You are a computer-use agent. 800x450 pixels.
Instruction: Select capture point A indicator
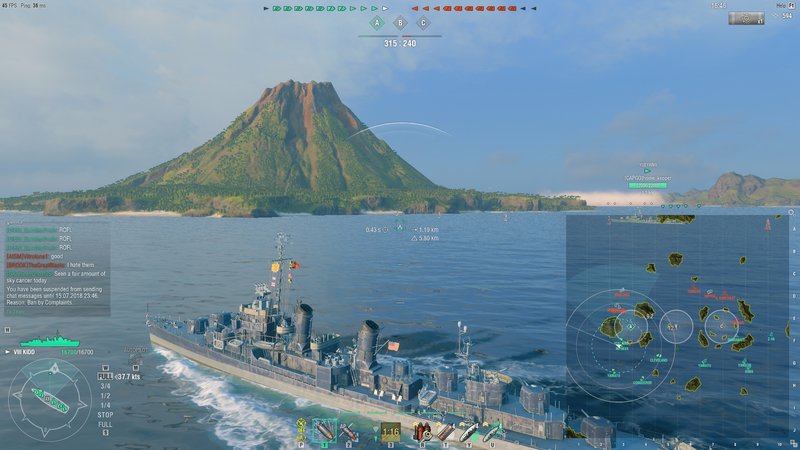[x=377, y=23]
